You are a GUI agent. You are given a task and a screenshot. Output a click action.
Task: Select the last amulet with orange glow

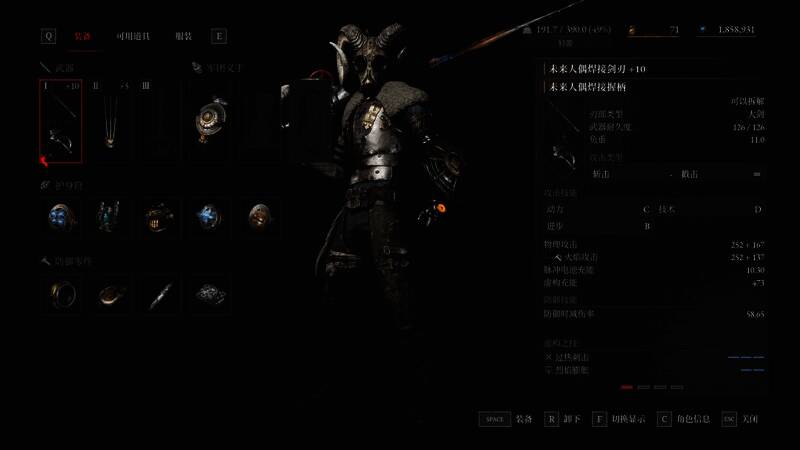(259, 215)
